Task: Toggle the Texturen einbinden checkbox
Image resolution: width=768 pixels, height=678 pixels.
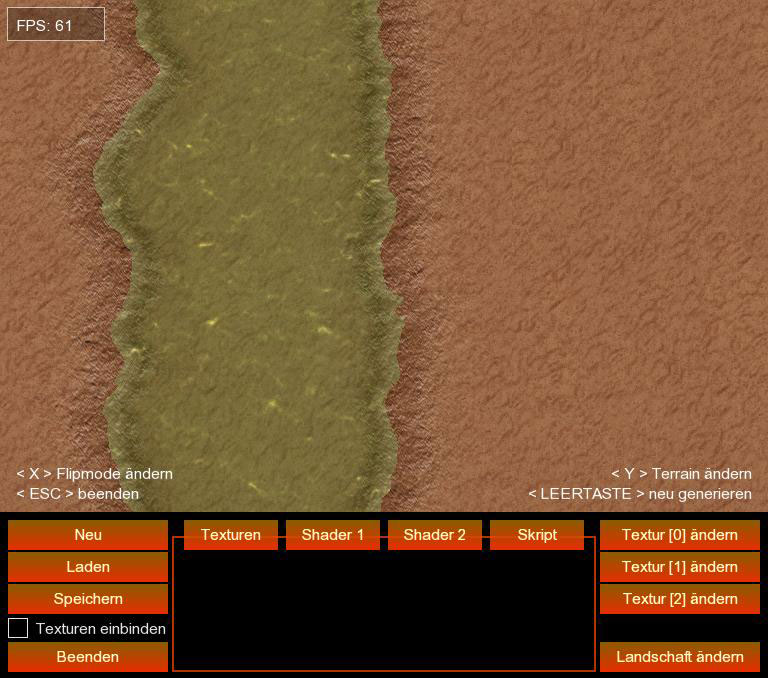Action: coord(18,628)
